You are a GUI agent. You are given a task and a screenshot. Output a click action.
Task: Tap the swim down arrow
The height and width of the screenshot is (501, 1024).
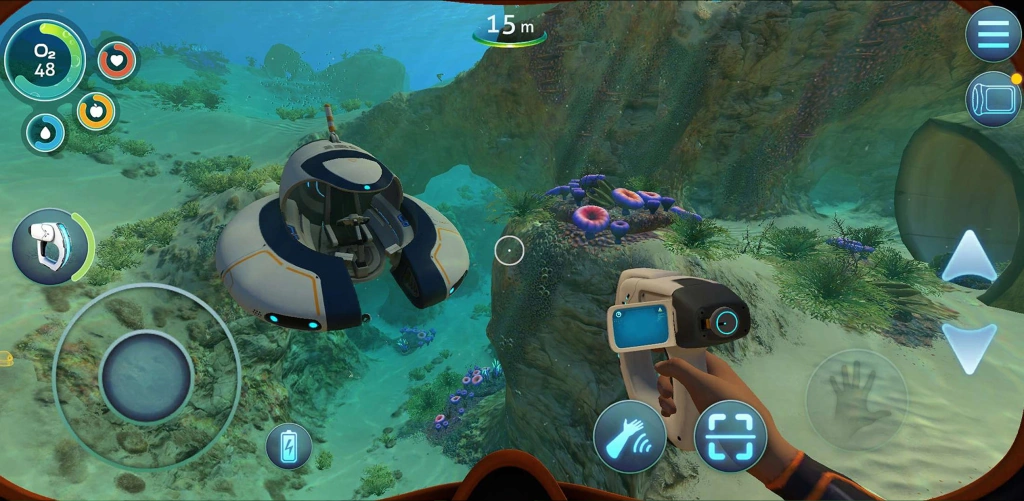click(x=969, y=346)
